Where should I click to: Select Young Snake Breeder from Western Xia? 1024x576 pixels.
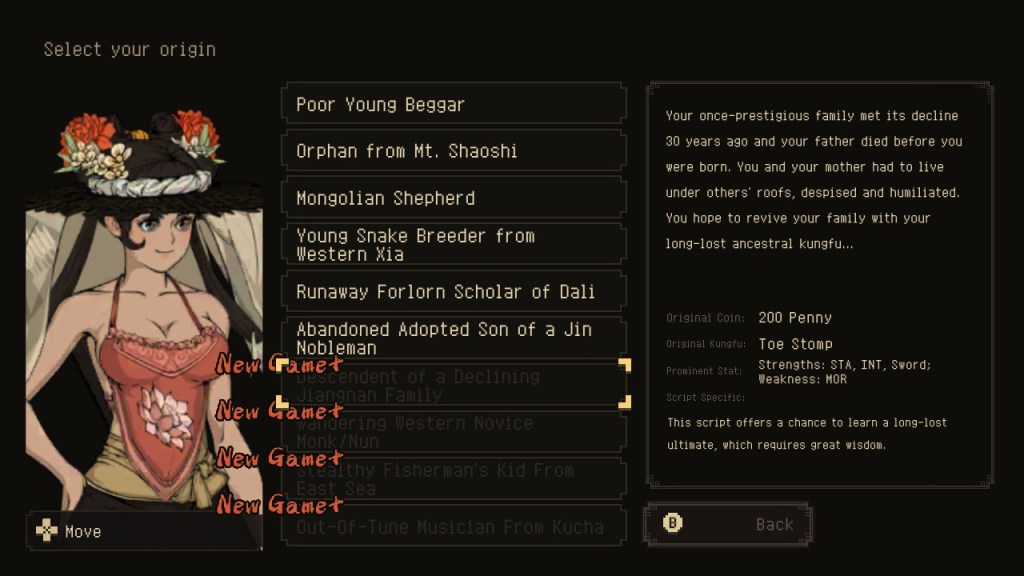tap(453, 245)
